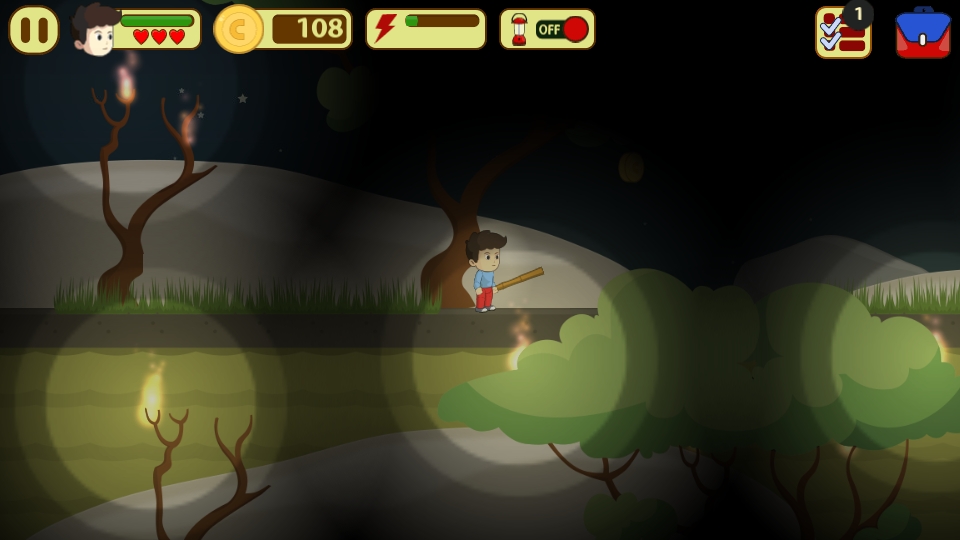Viewport: 960px width, 540px height.
Task: Pause the game
Action: pos(33,30)
